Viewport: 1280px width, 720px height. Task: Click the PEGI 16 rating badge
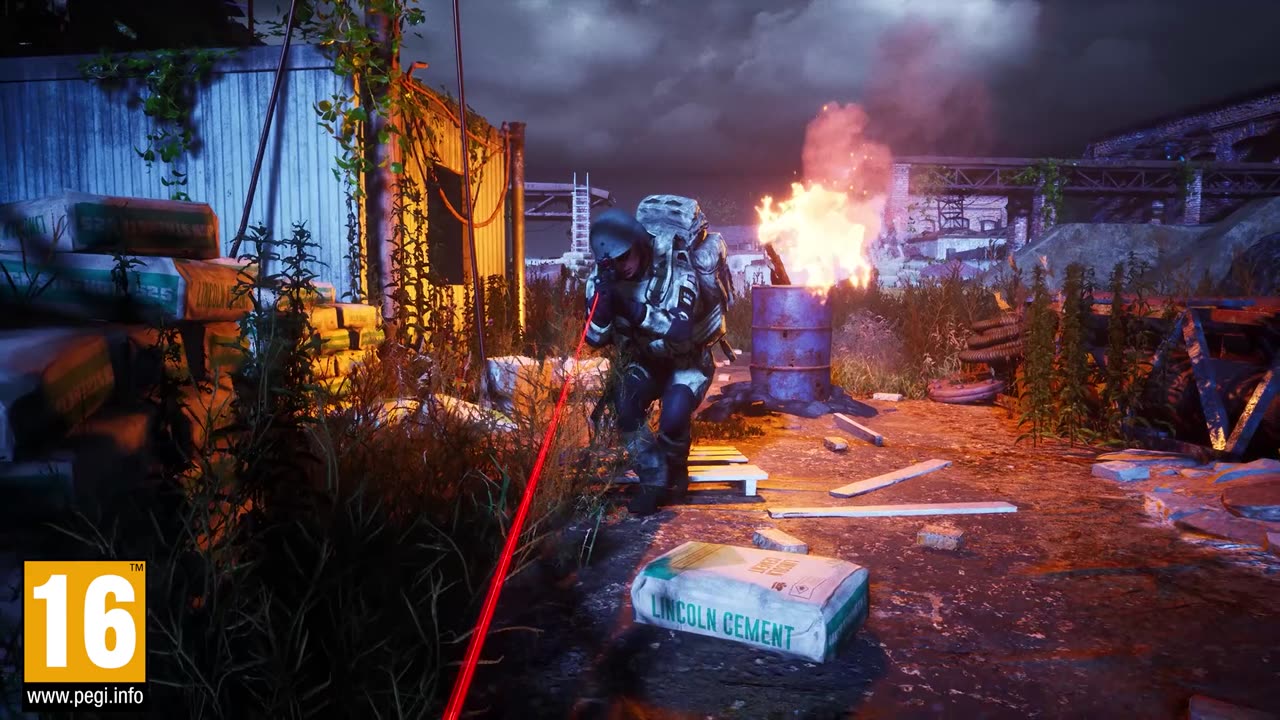coord(84,621)
